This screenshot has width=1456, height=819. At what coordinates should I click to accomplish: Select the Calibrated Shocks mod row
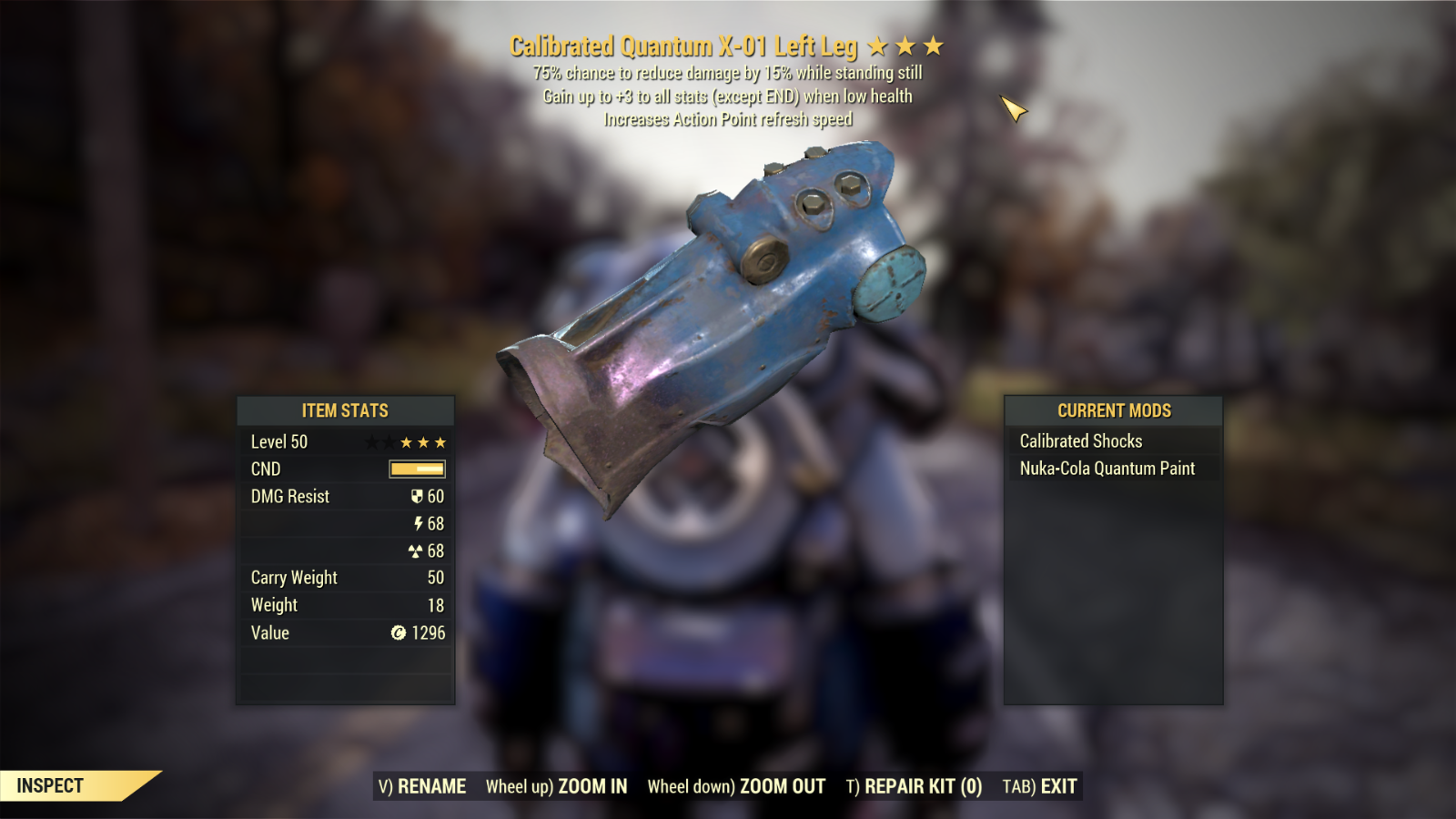coord(1112,441)
